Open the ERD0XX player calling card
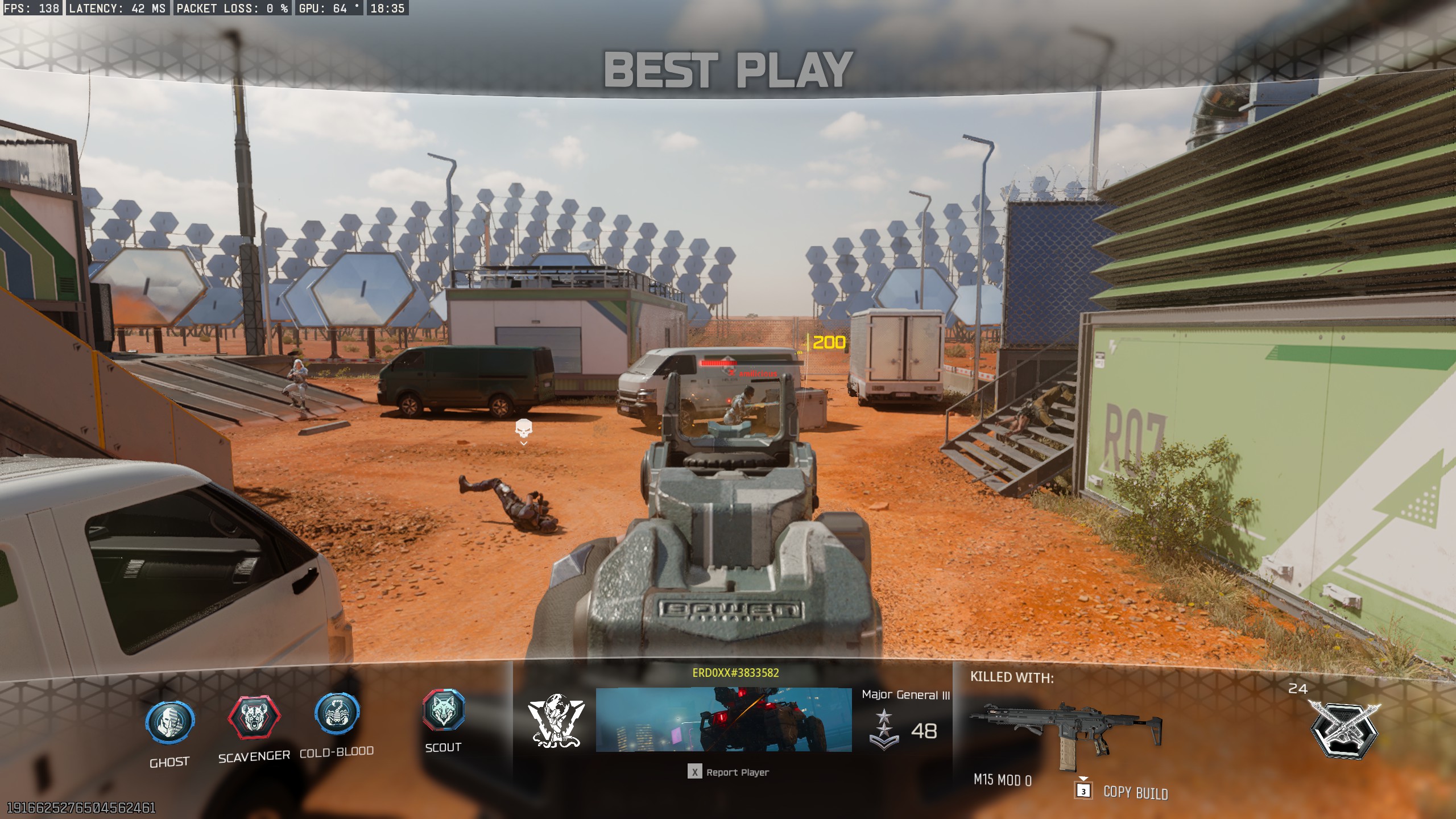1456x819 pixels. coord(723,719)
